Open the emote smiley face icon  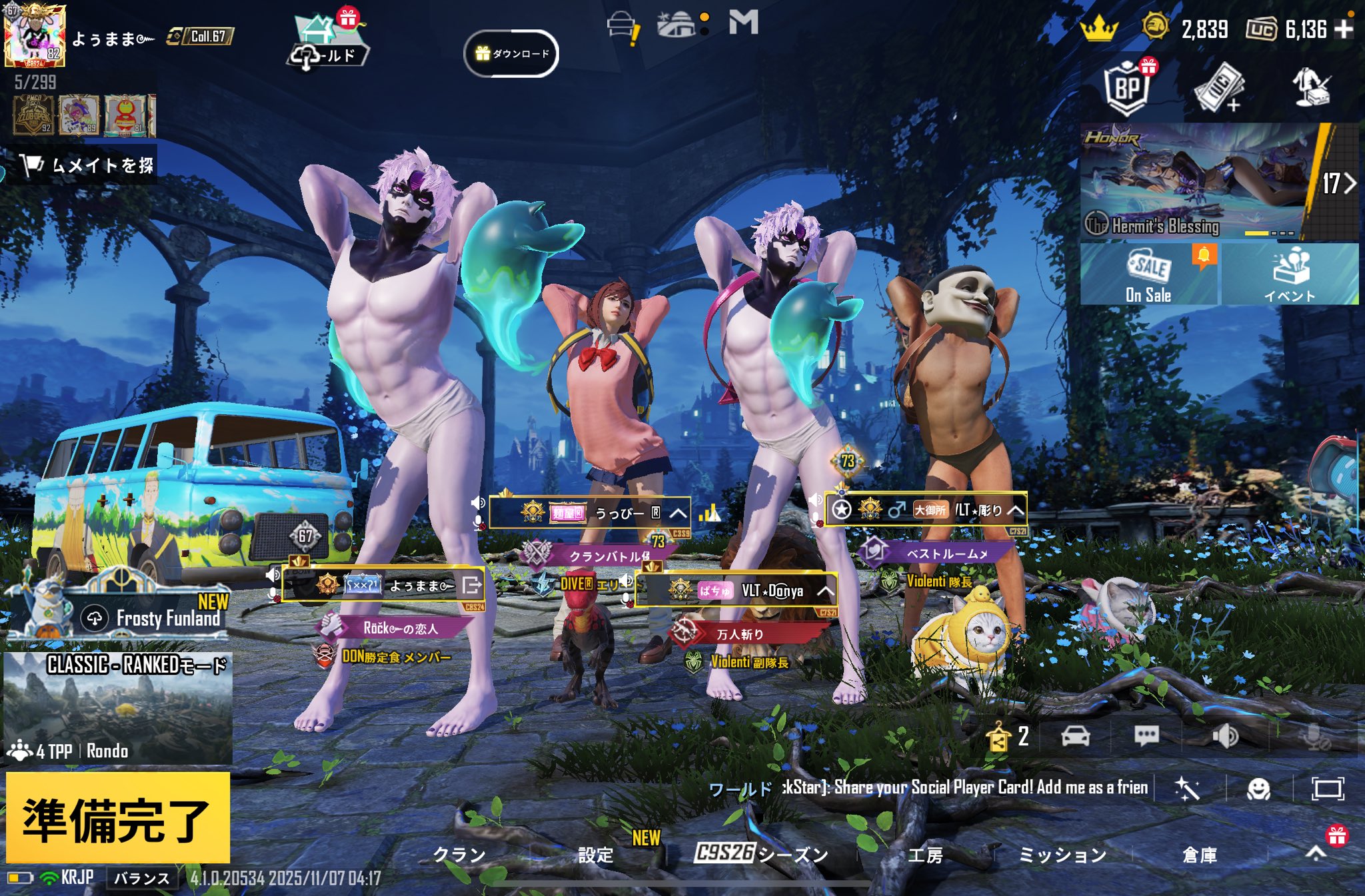point(1258,789)
